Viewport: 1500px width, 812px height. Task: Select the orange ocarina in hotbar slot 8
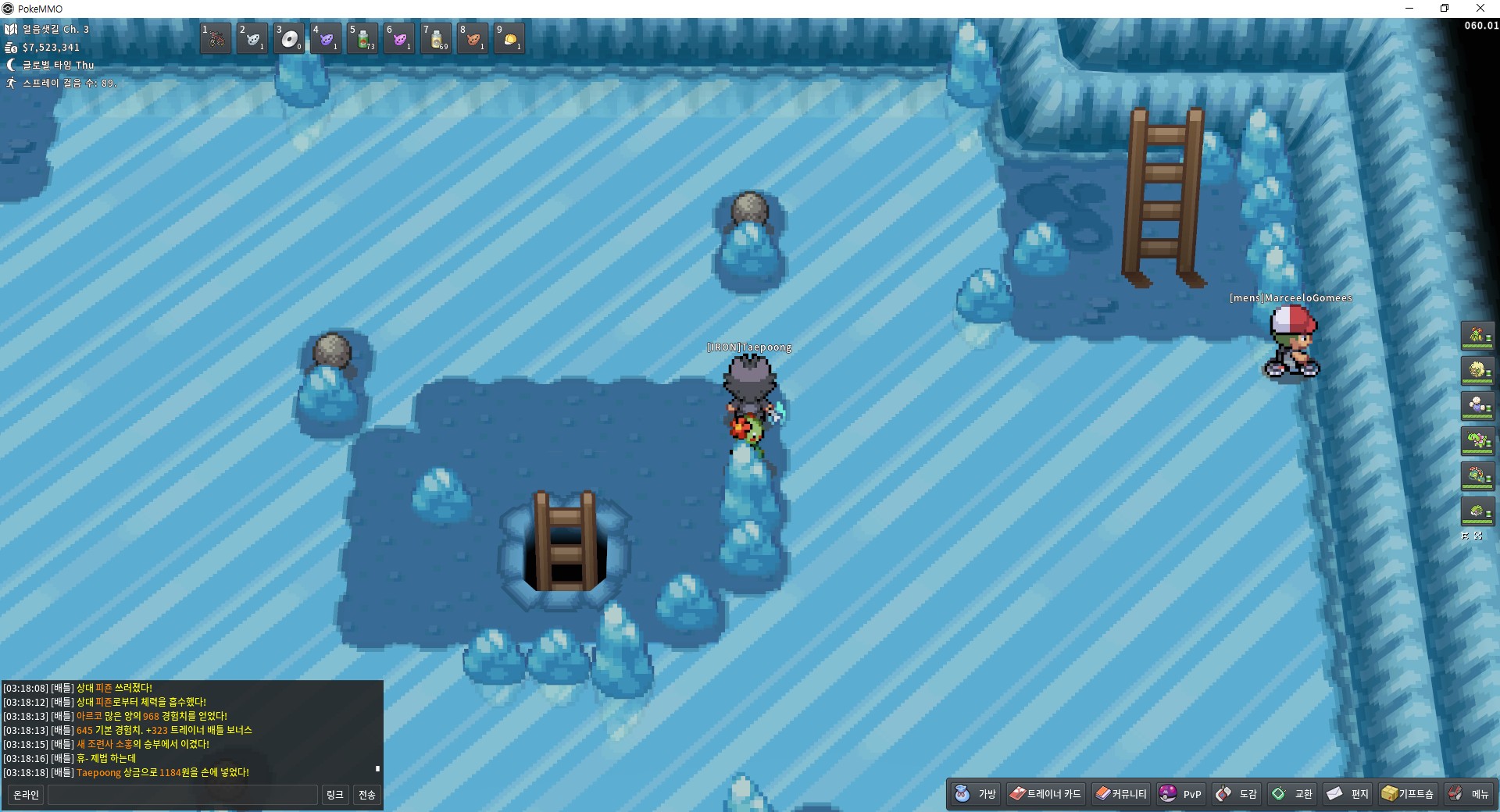(473, 38)
